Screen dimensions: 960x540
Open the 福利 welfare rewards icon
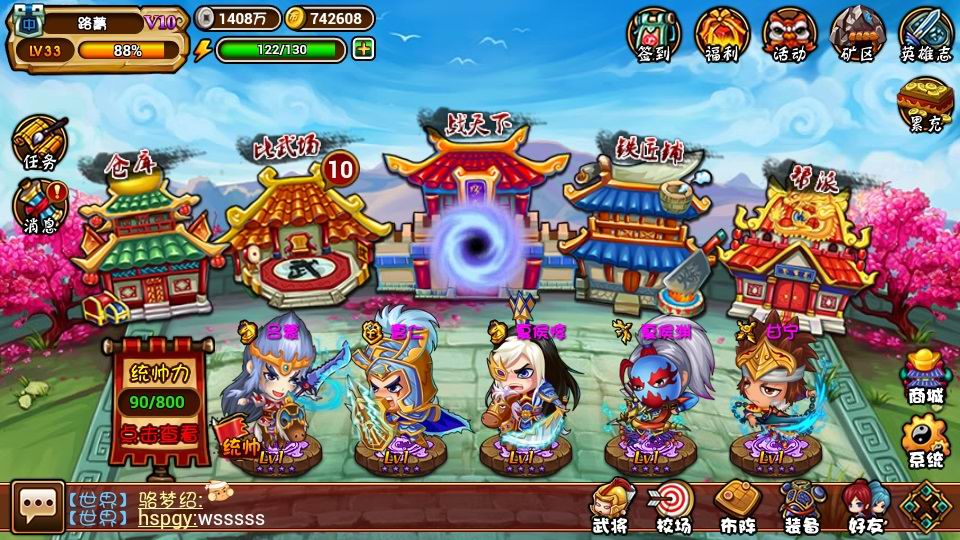pos(721,34)
